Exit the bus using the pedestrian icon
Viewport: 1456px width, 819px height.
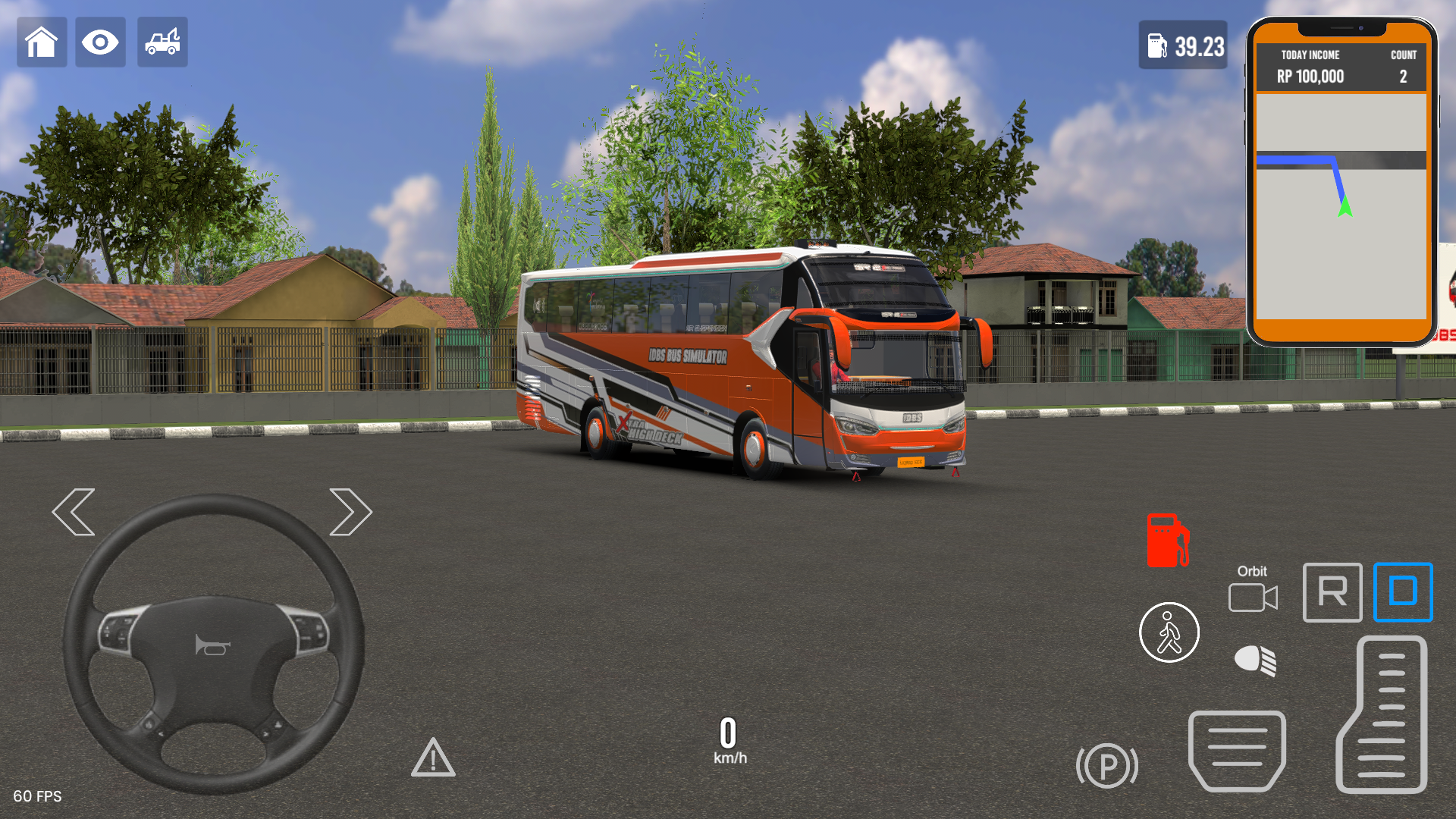pos(1169,632)
